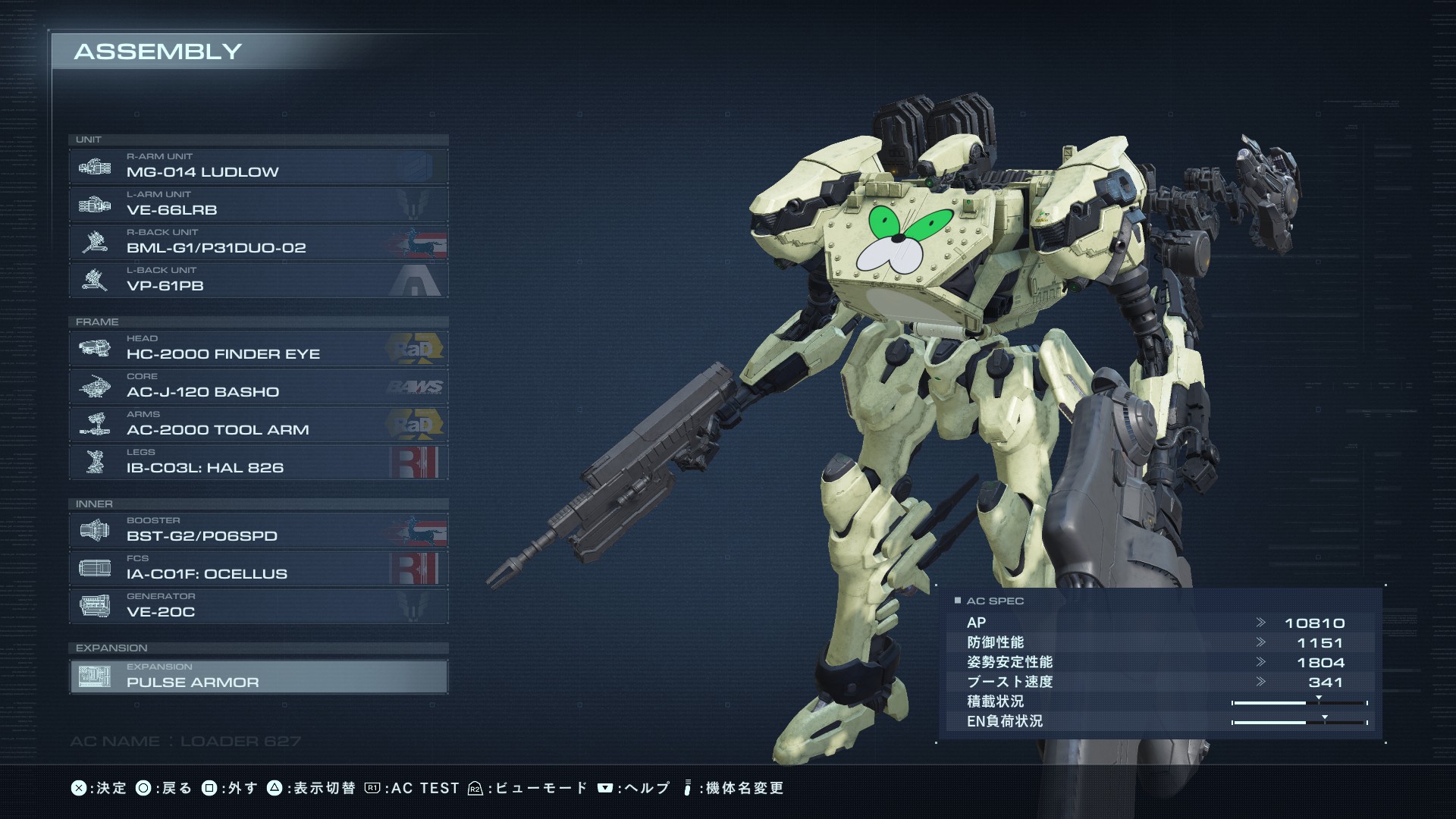Open the BOOSTER BST-G2/P06SPD slot

(258, 531)
